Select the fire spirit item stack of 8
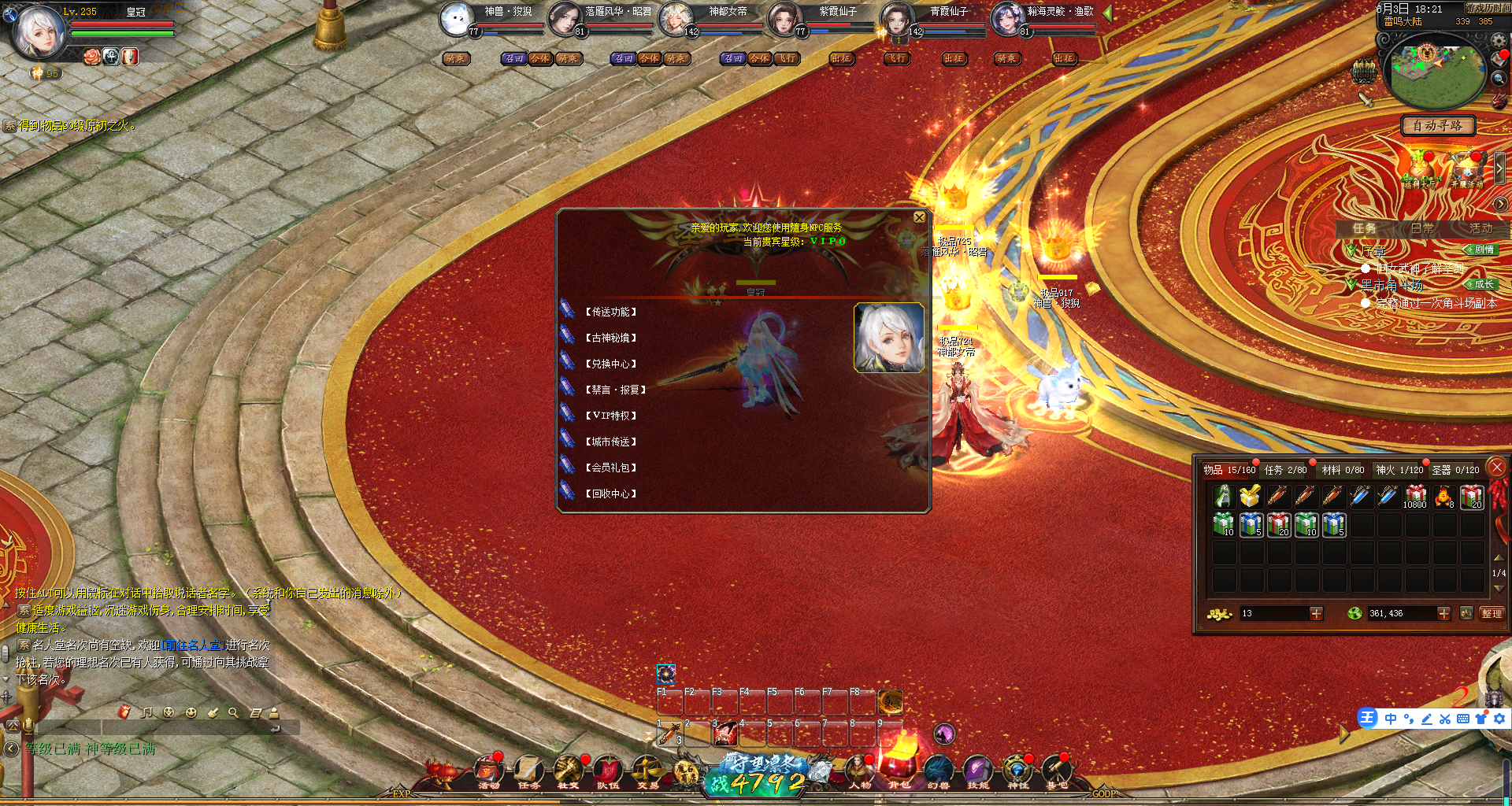1512x806 pixels. coord(1443,497)
